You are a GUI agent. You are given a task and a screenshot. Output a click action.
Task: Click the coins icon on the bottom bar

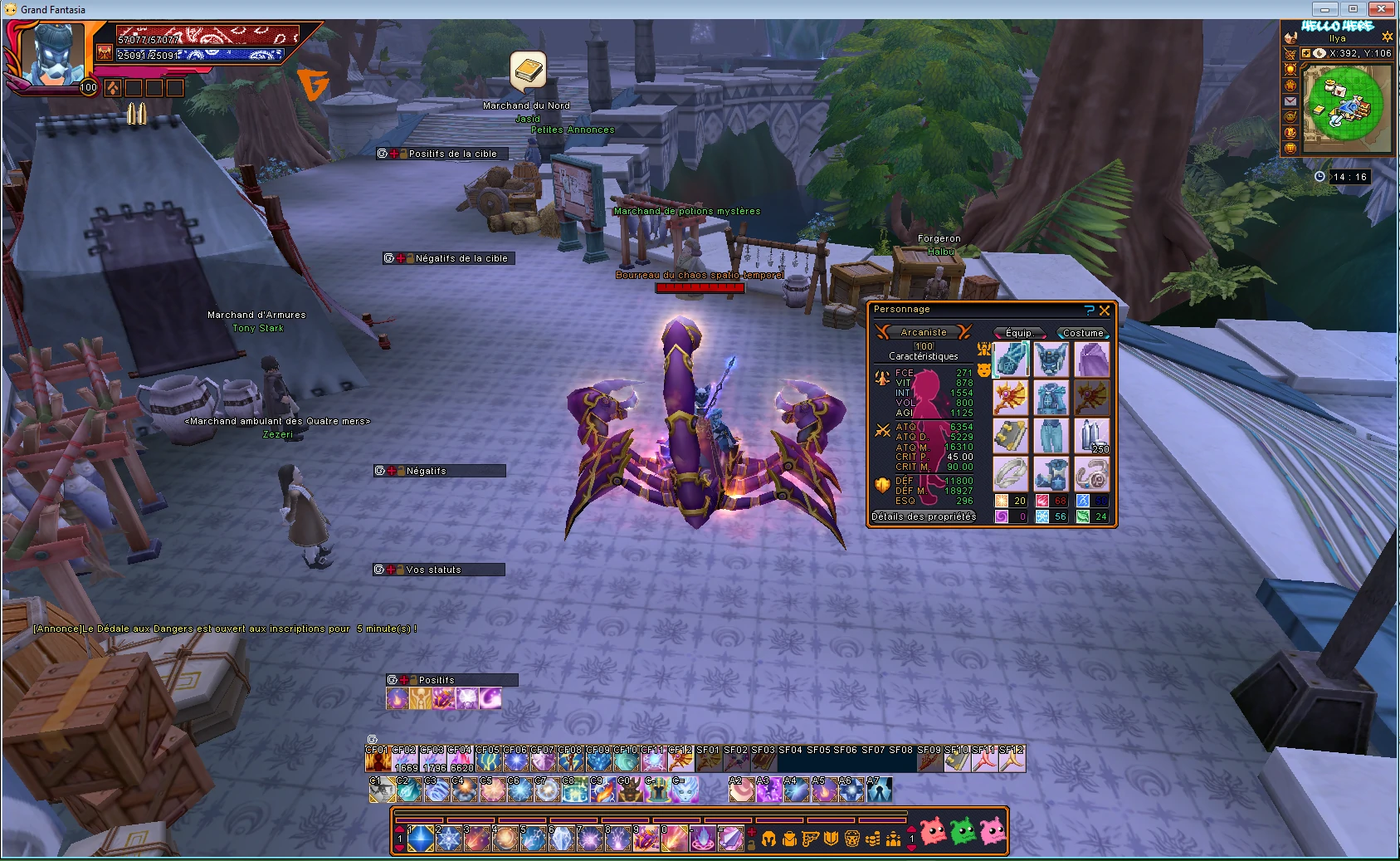click(x=874, y=839)
